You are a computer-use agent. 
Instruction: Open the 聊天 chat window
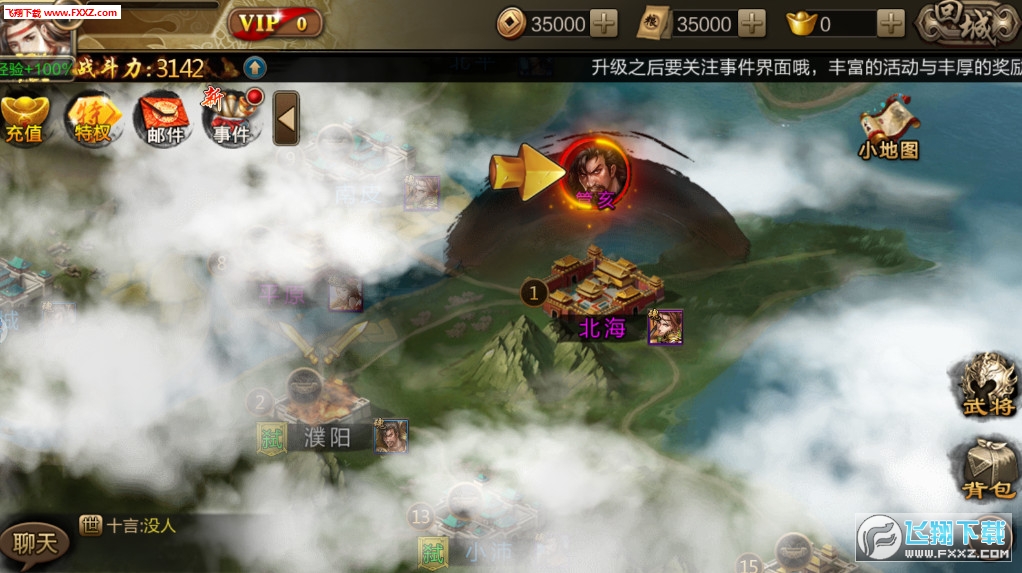pos(35,543)
